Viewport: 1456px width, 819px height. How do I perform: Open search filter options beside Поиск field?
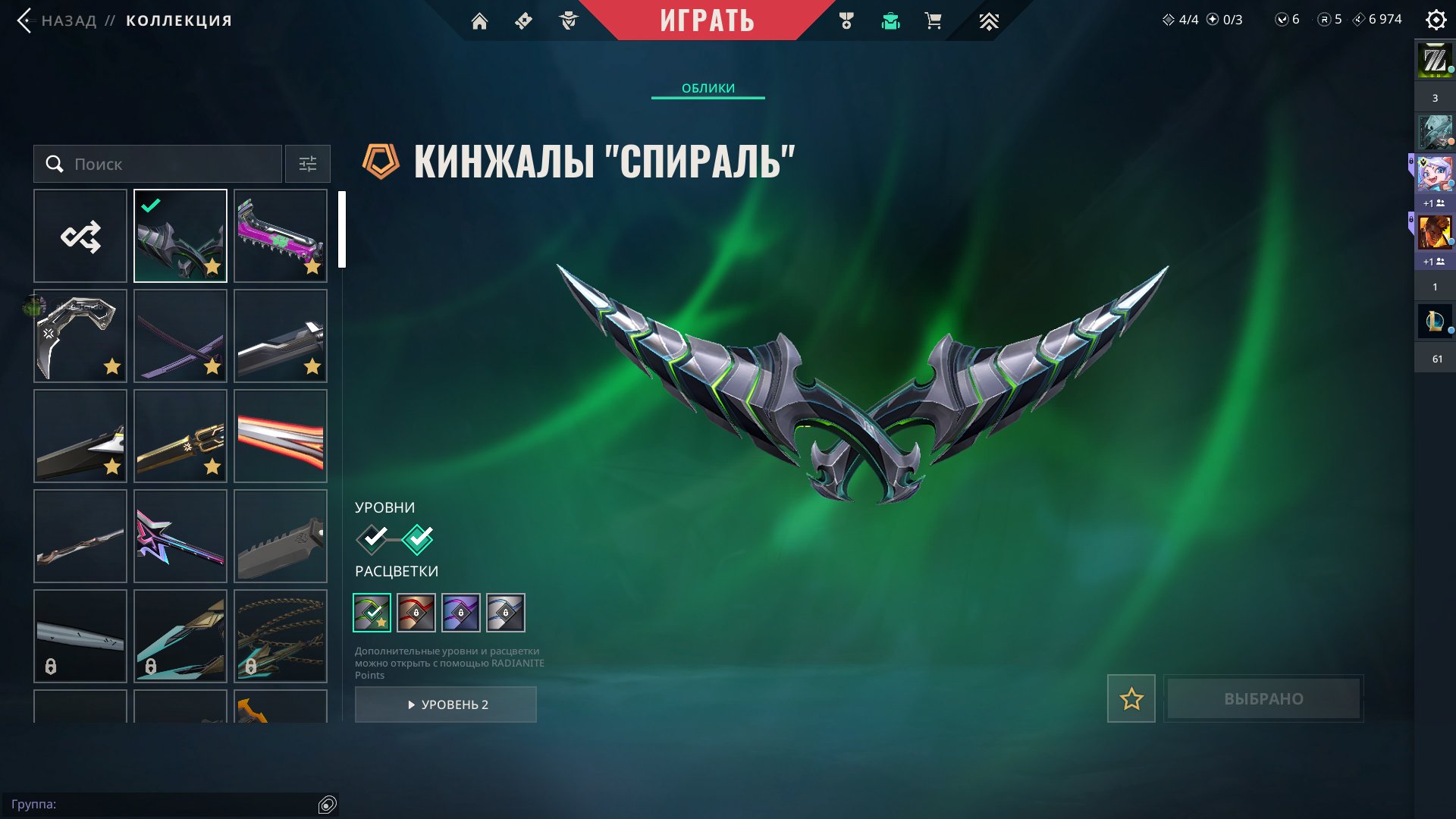[x=306, y=164]
